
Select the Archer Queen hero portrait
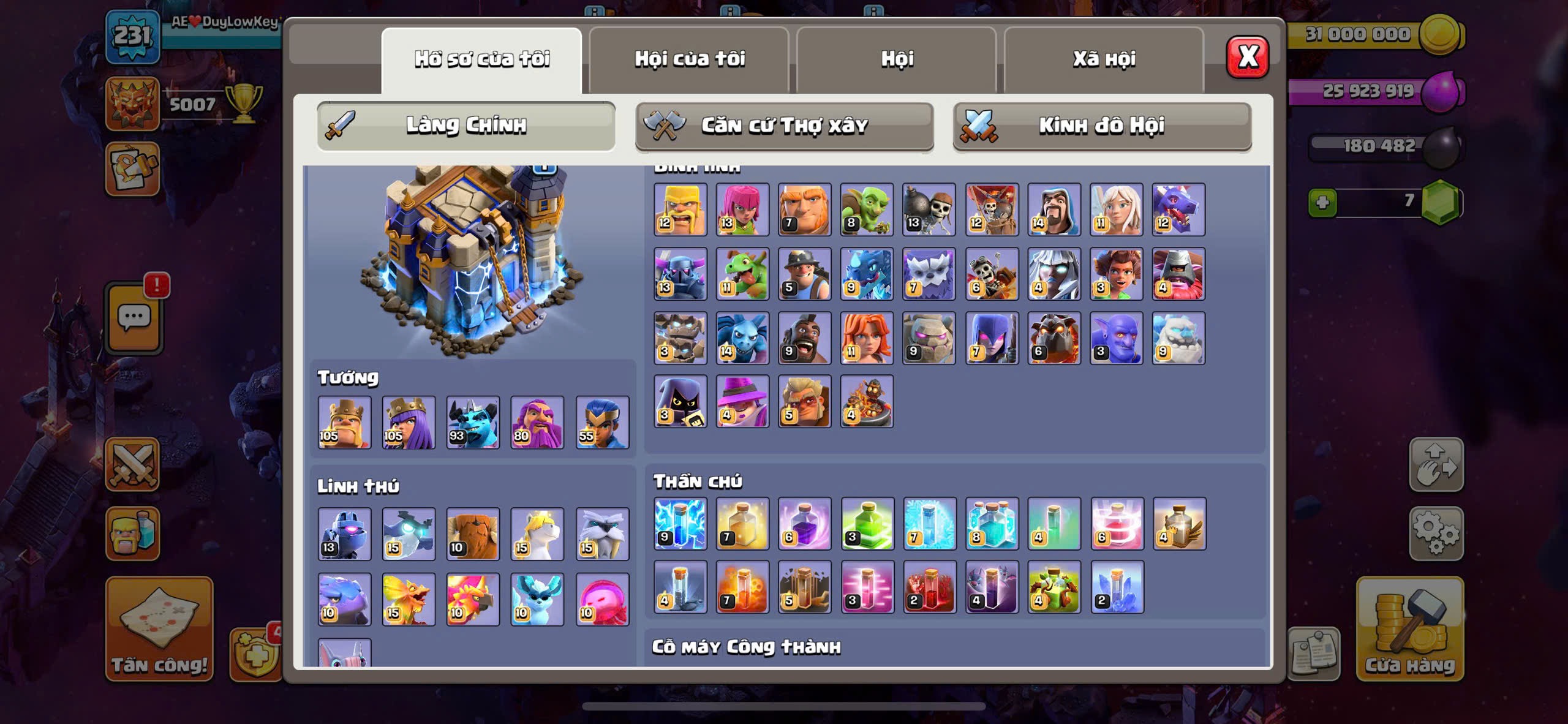409,422
